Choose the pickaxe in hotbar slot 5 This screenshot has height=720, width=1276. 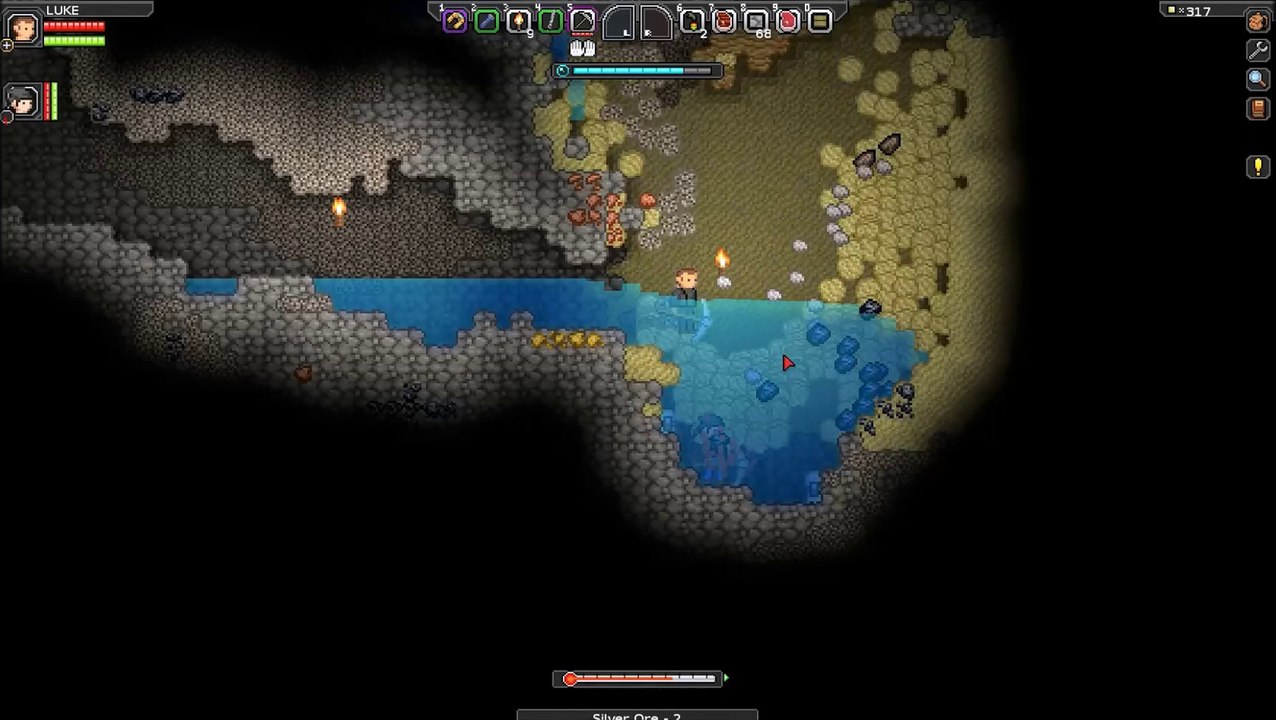[x=583, y=21]
